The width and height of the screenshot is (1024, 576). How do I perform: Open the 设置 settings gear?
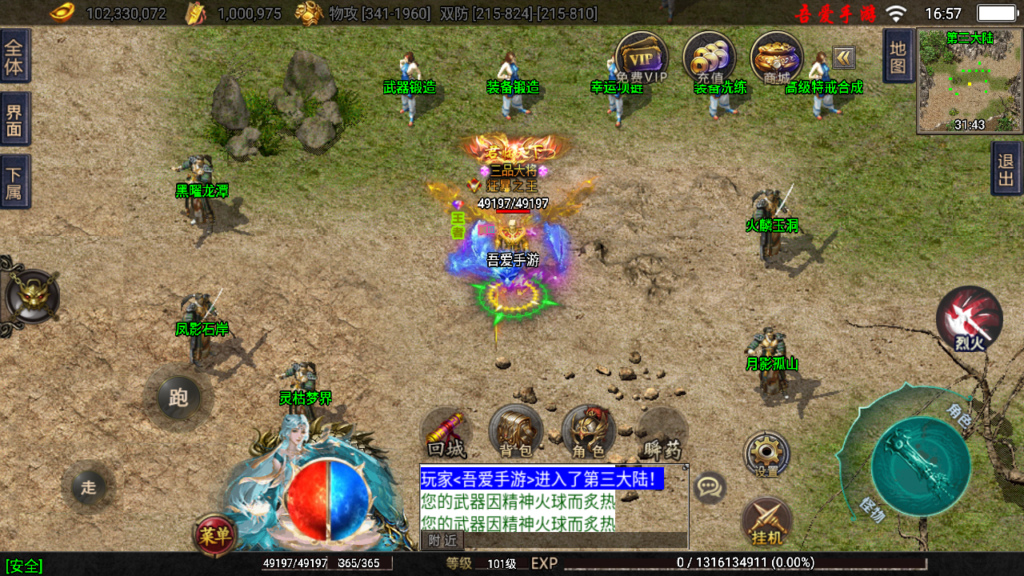point(766,454)
